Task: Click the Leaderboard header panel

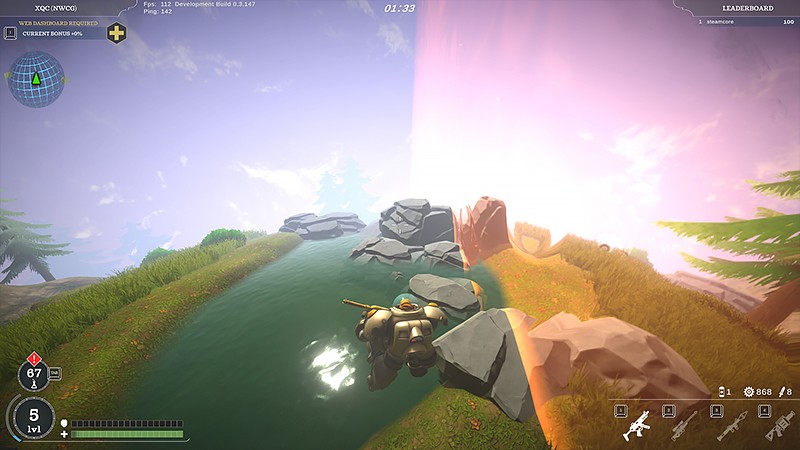Action: pyautogui.click(x=738, y=6)
